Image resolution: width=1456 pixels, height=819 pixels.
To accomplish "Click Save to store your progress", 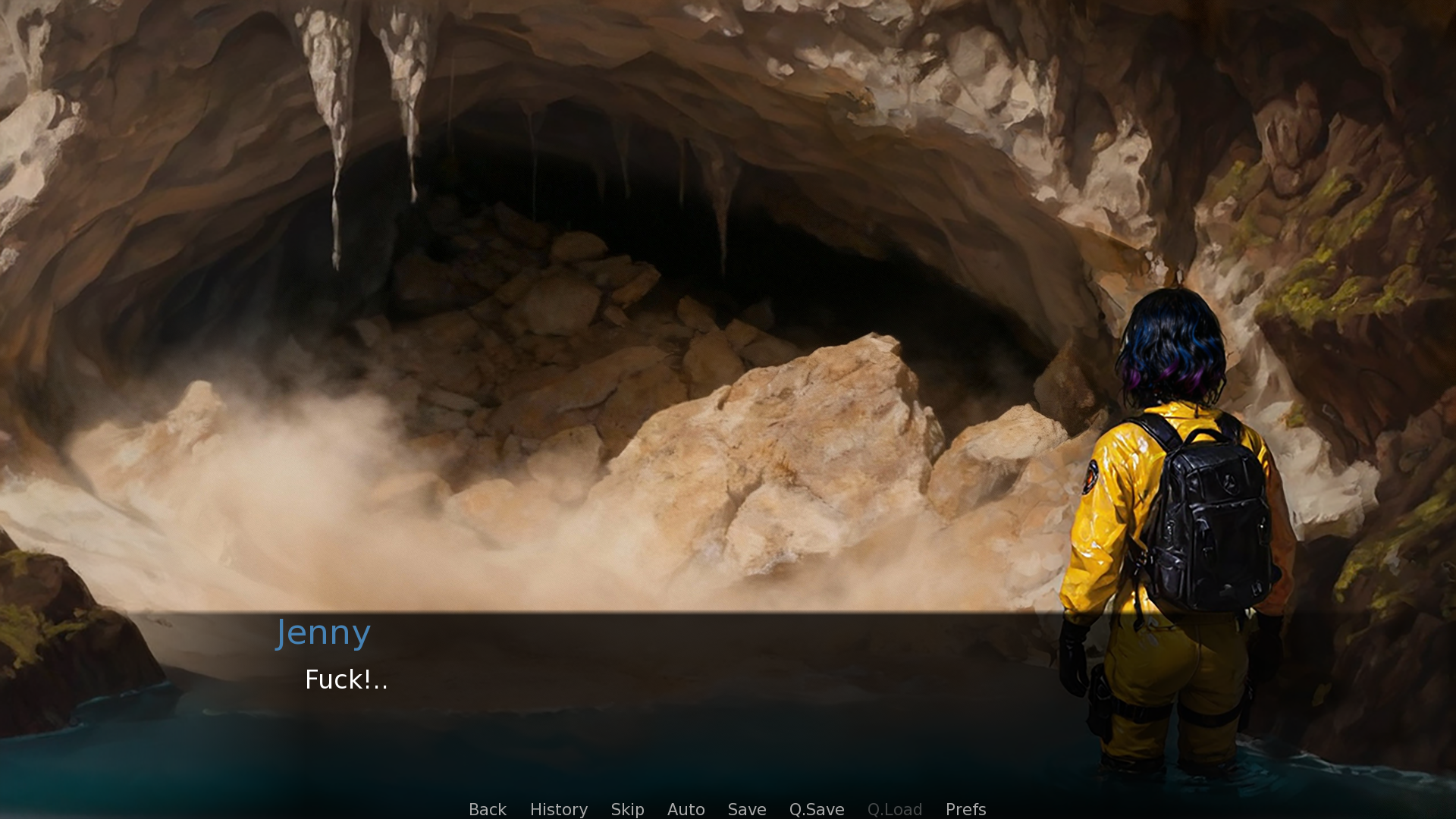I will point(746,809).
